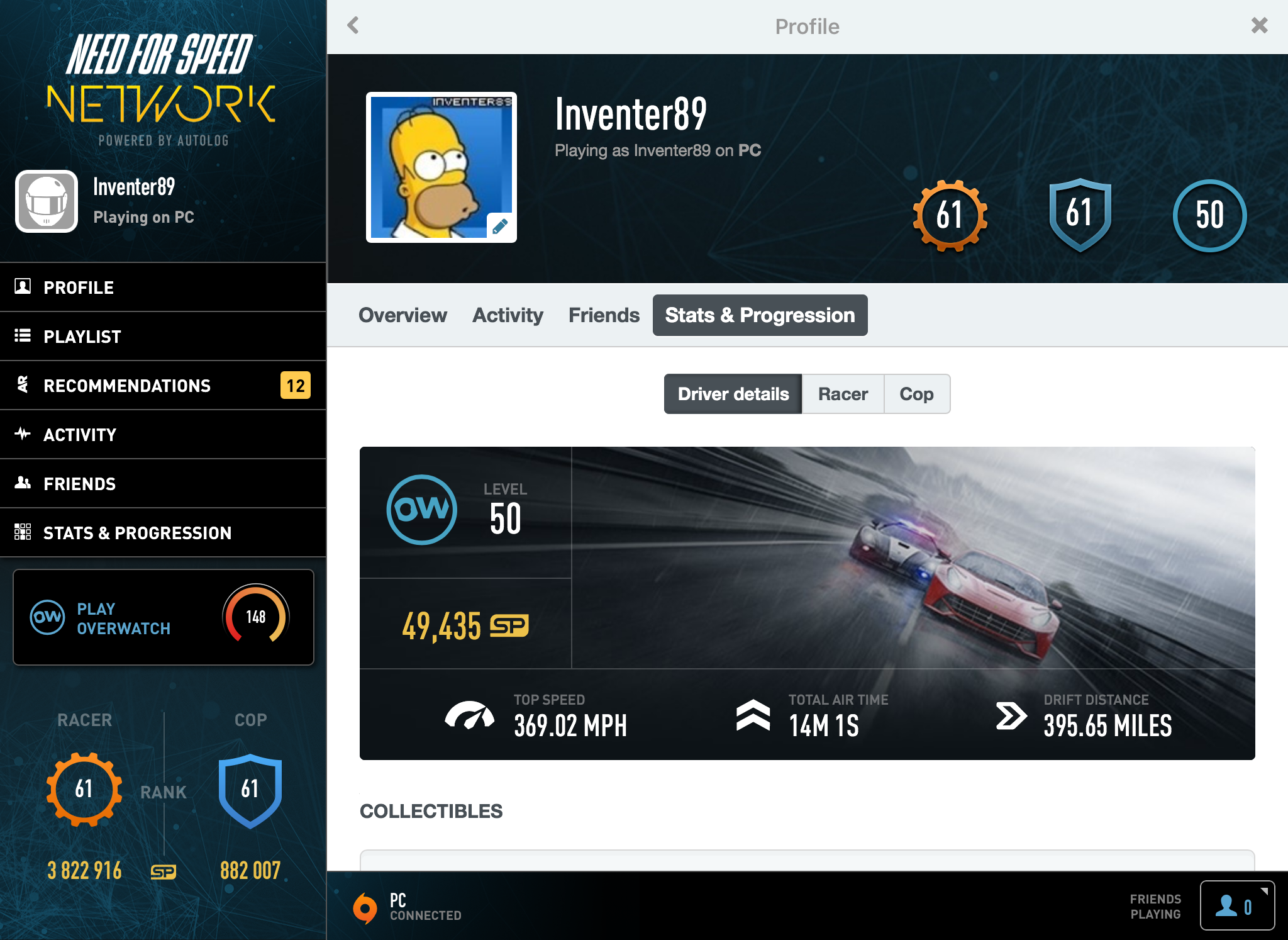The height and width of the screenshot is (940, 1288).
Task: Select the Cop stats filter
Action: tap(917, 394)
